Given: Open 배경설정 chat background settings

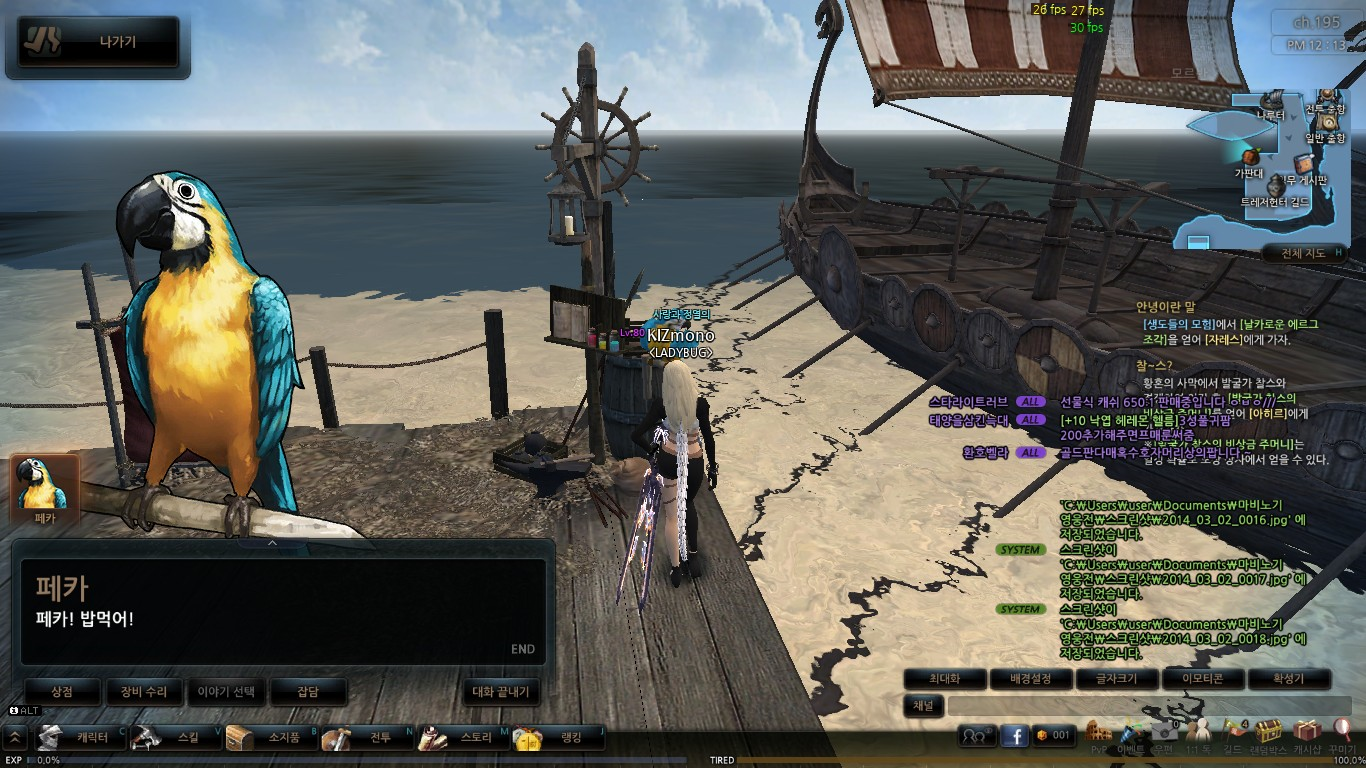Looking at the screenshot, I should 1030,679.
